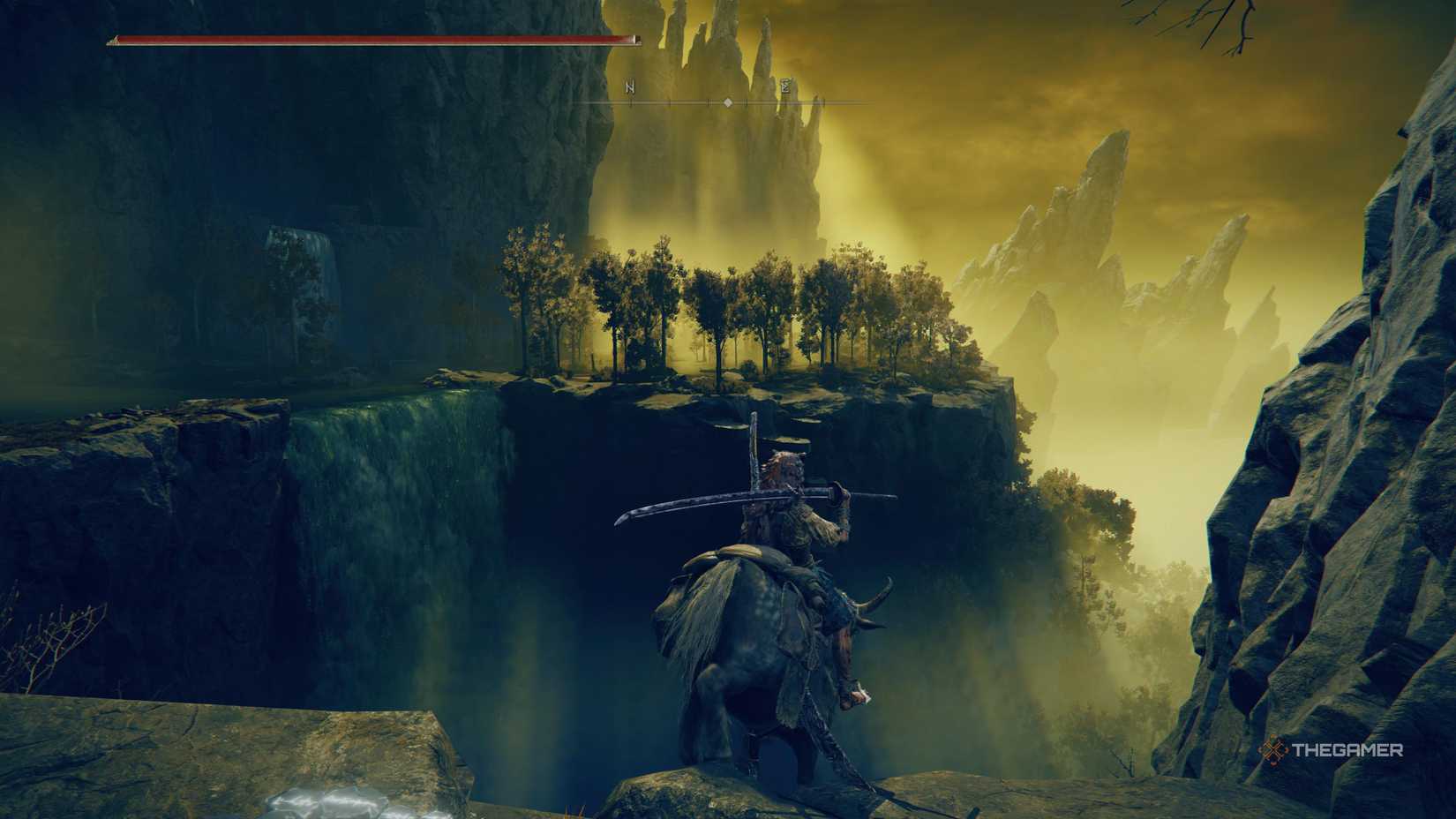This screenshot has width=1456, height=819.
Task: Click the rightmost compass tick mark
Action: (x=824, y=103)
